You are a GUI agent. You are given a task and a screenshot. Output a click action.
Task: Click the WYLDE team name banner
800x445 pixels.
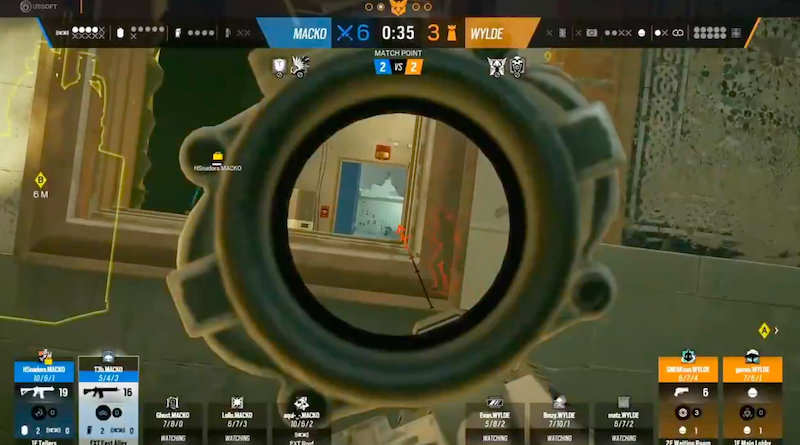pyautogui.click(x=488, y=33)
